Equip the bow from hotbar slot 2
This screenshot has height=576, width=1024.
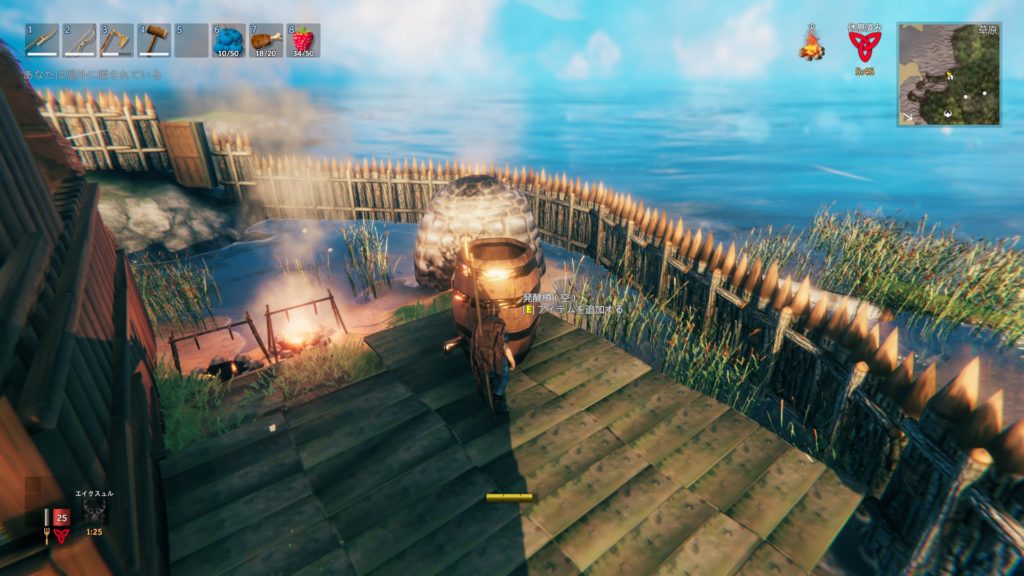click(79, 40)
